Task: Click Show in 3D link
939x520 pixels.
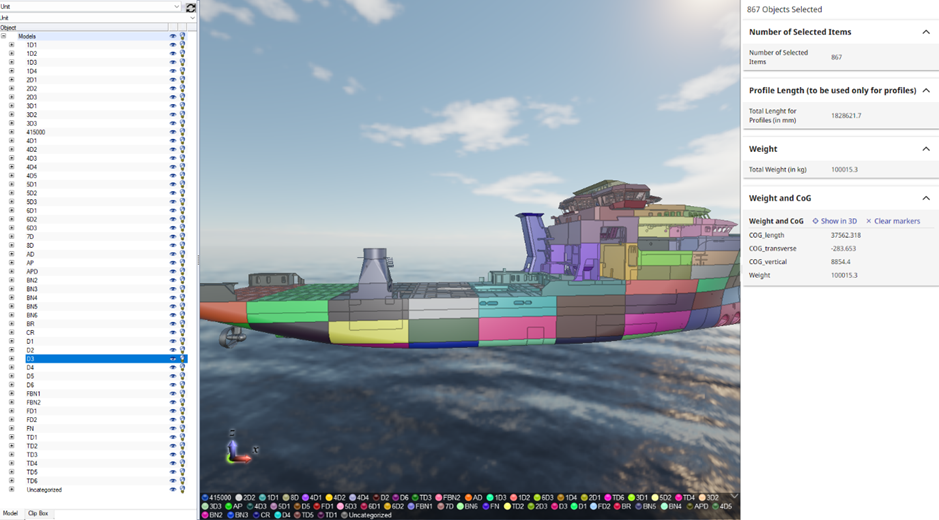Action: 835,221
